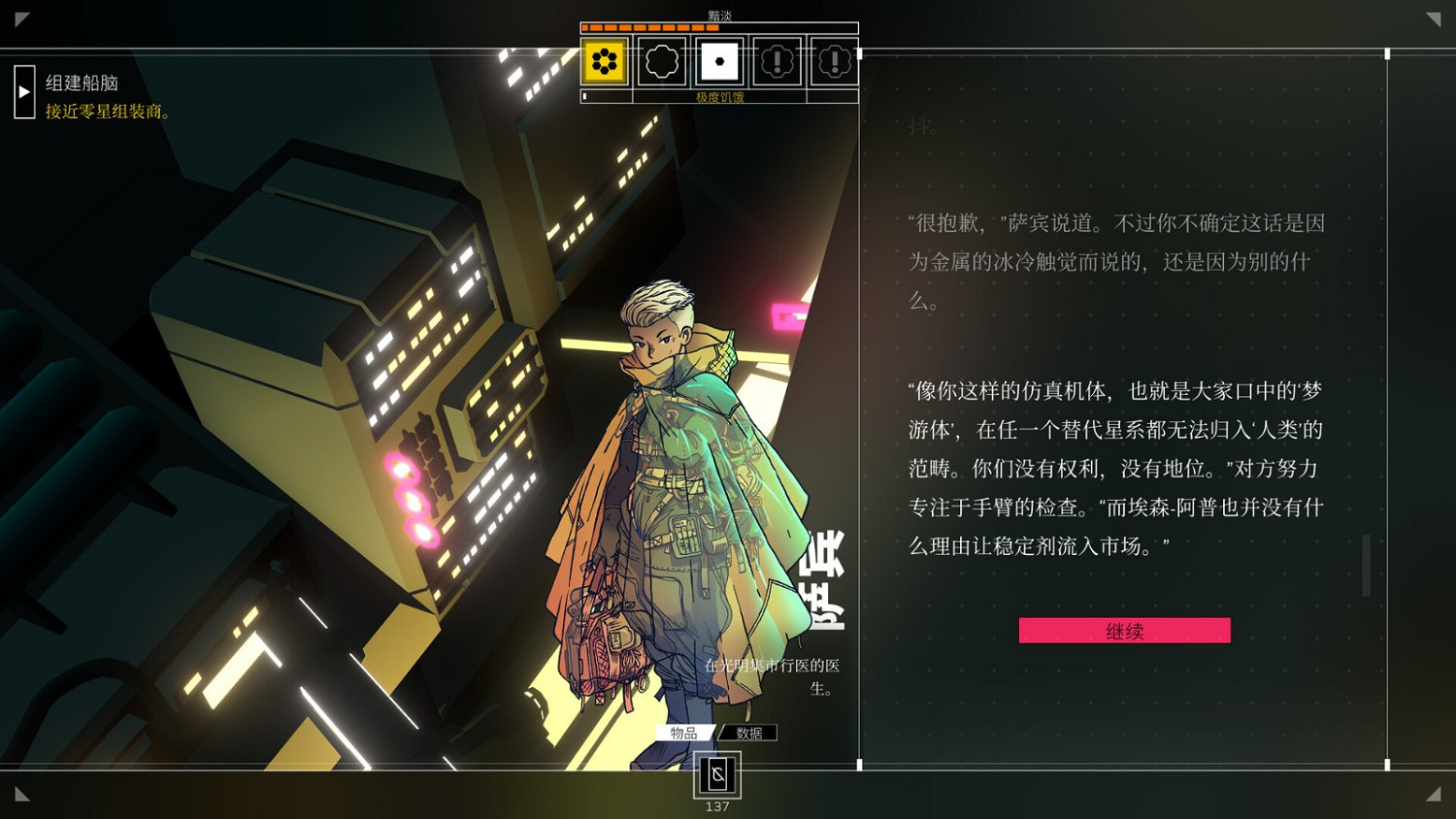Select the white dice icon in the status bar
This screenshot has width=1456, height=819.
click(718, 61)
